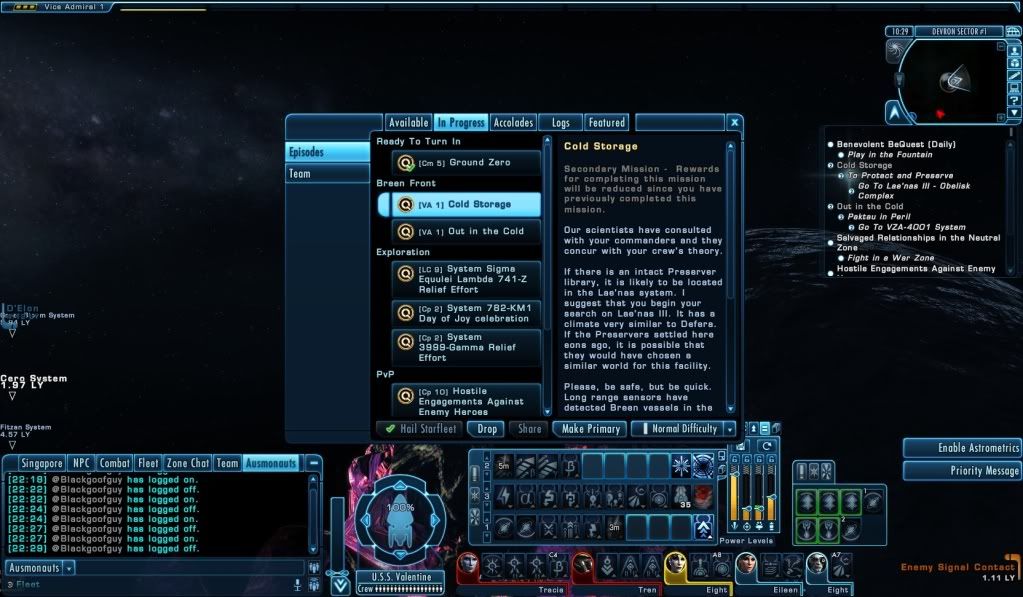Image resolution: width=1023 pixels, height=597 pixels.
Task: Select the Ground Zero mission
Action: point(466,163)
